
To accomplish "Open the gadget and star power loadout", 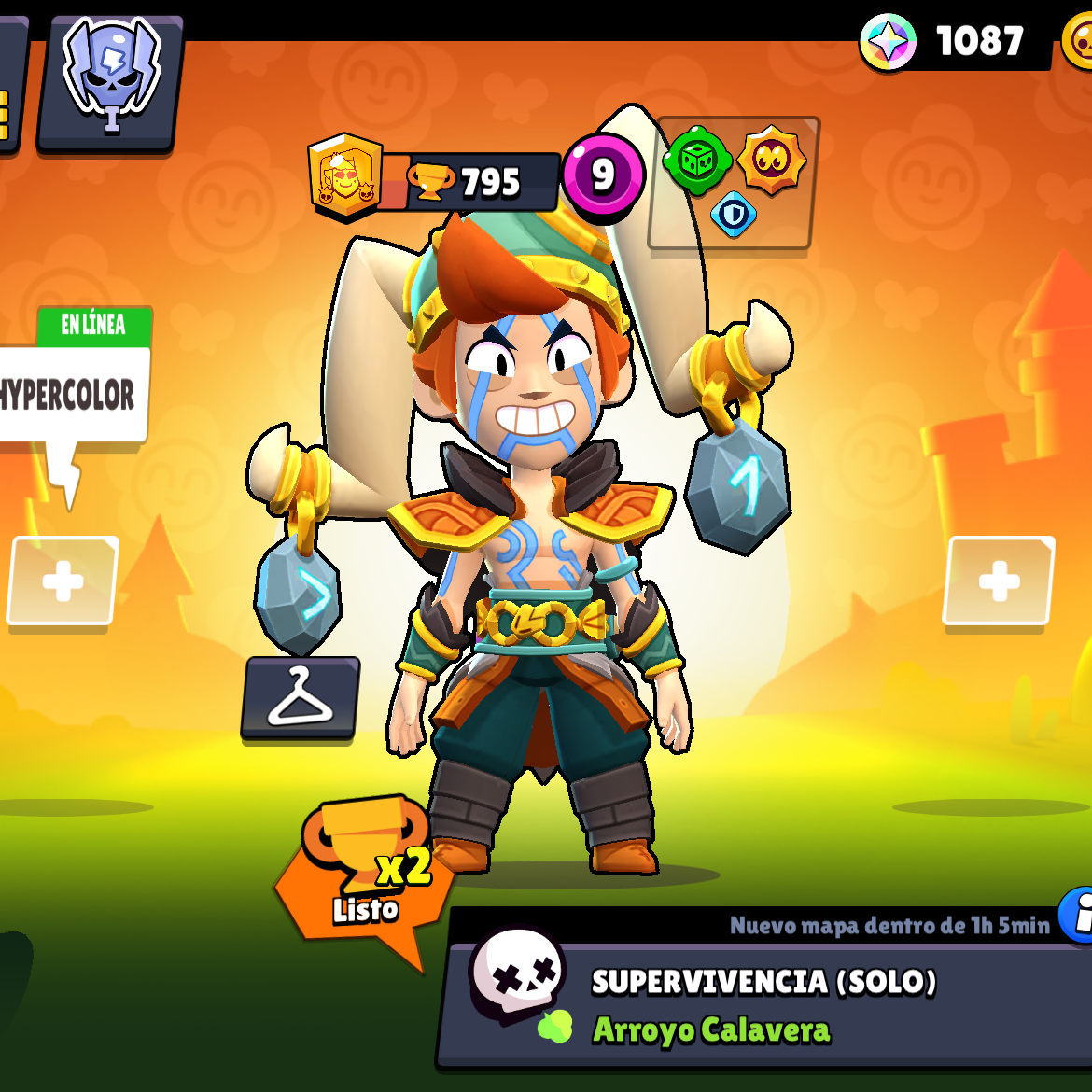I will click(734, 184).
